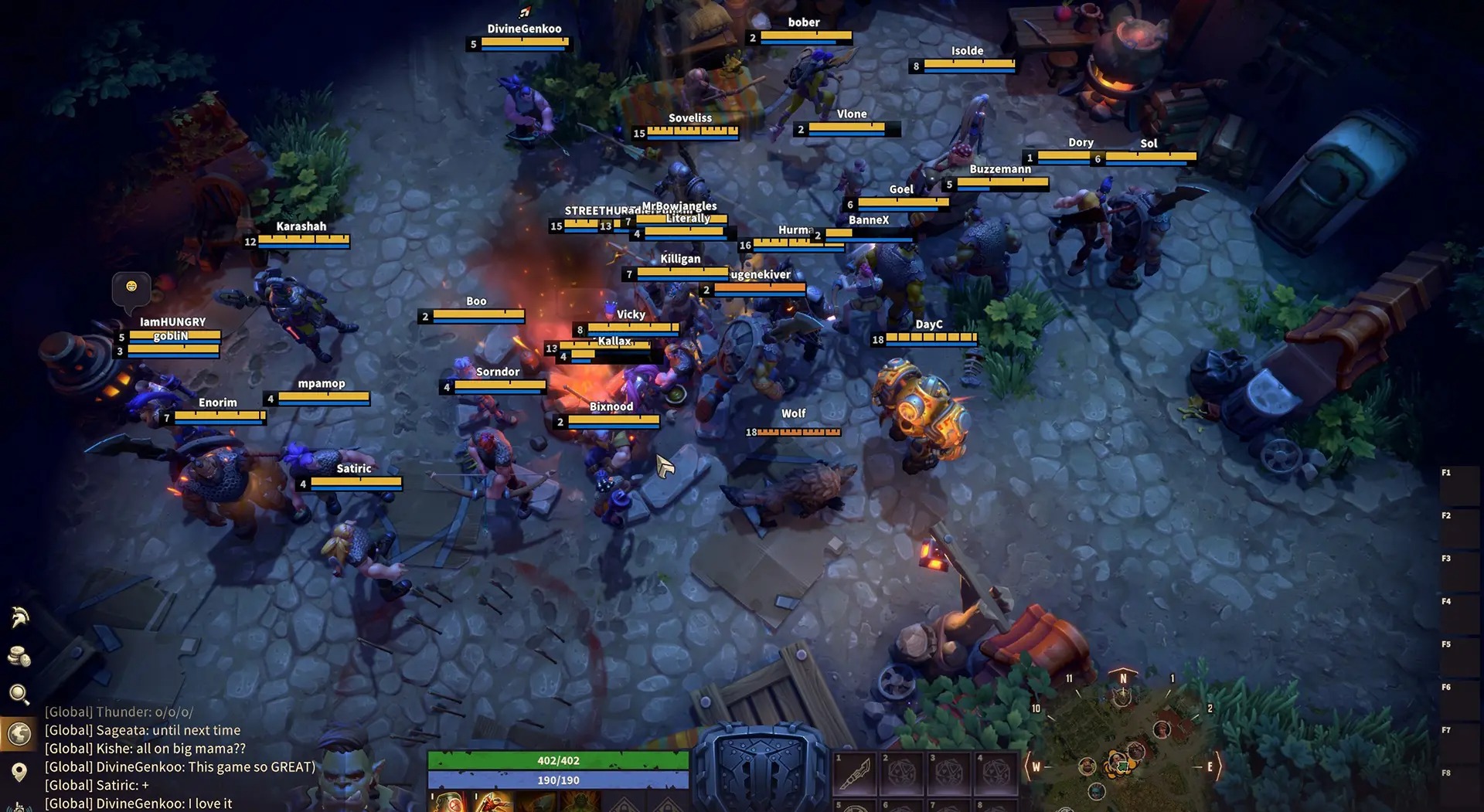Screen dimensions: 1484x812
Task: Open the coins currency panel on the sidebar
Action: point(20,654)
